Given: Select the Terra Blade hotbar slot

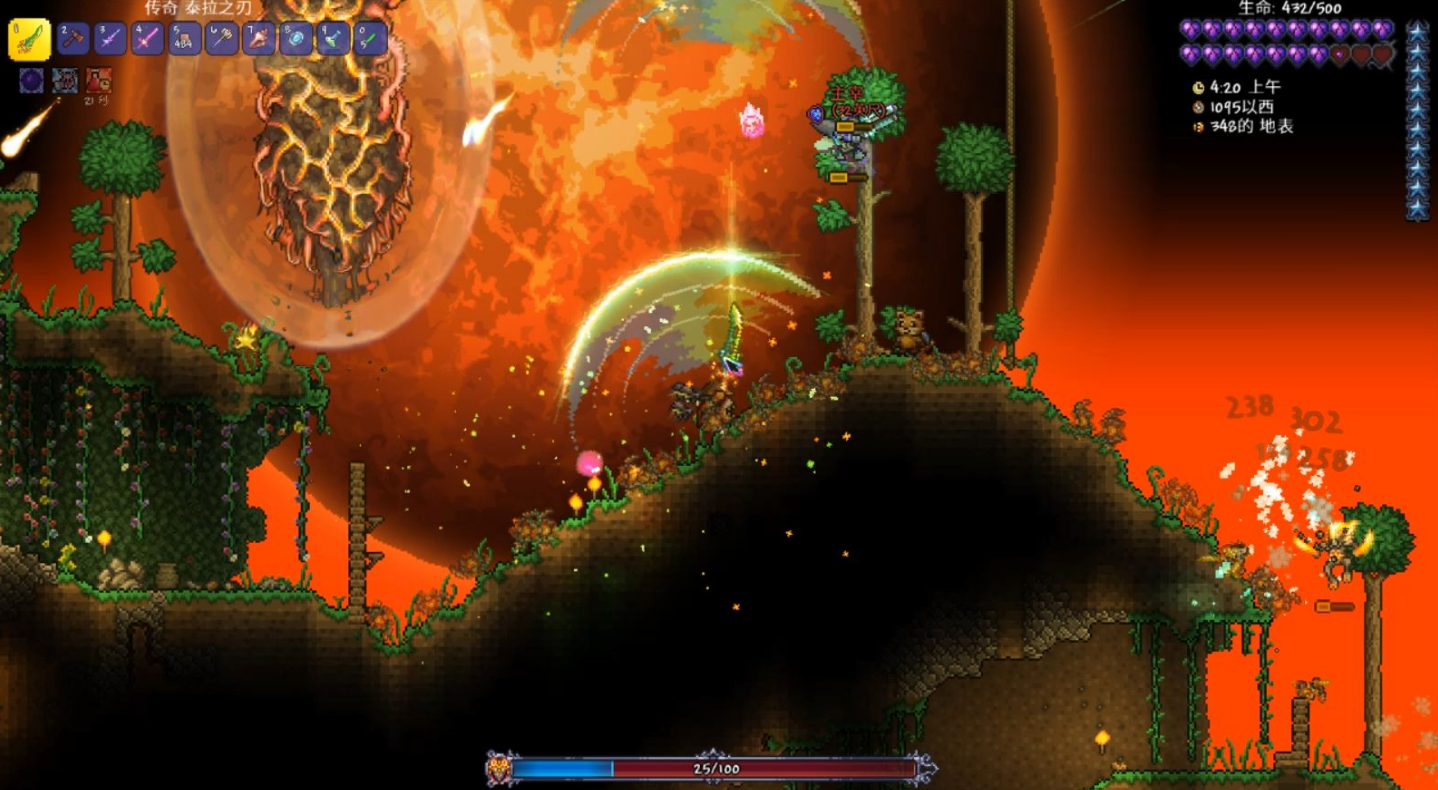Looking at the screenshot, I should tap(29, 39).
